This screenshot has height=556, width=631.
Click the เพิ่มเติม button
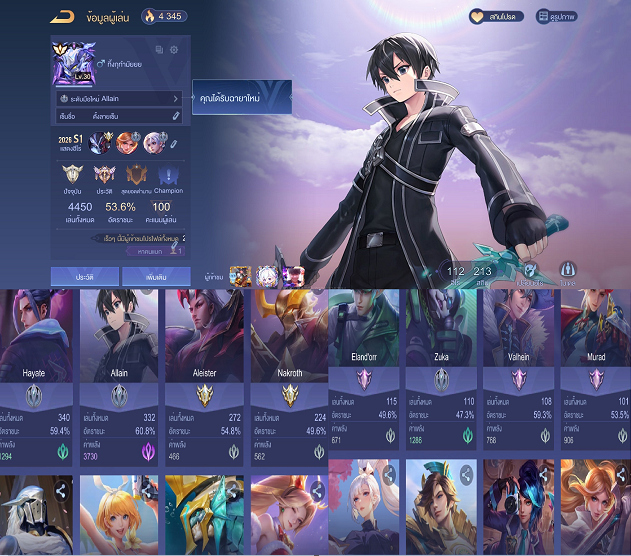click(155, 275)
